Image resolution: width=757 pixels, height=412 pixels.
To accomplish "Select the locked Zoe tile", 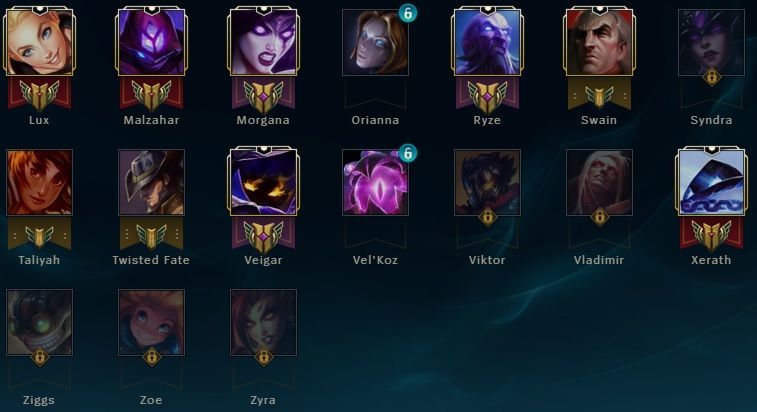I will (x=151, y=323).
